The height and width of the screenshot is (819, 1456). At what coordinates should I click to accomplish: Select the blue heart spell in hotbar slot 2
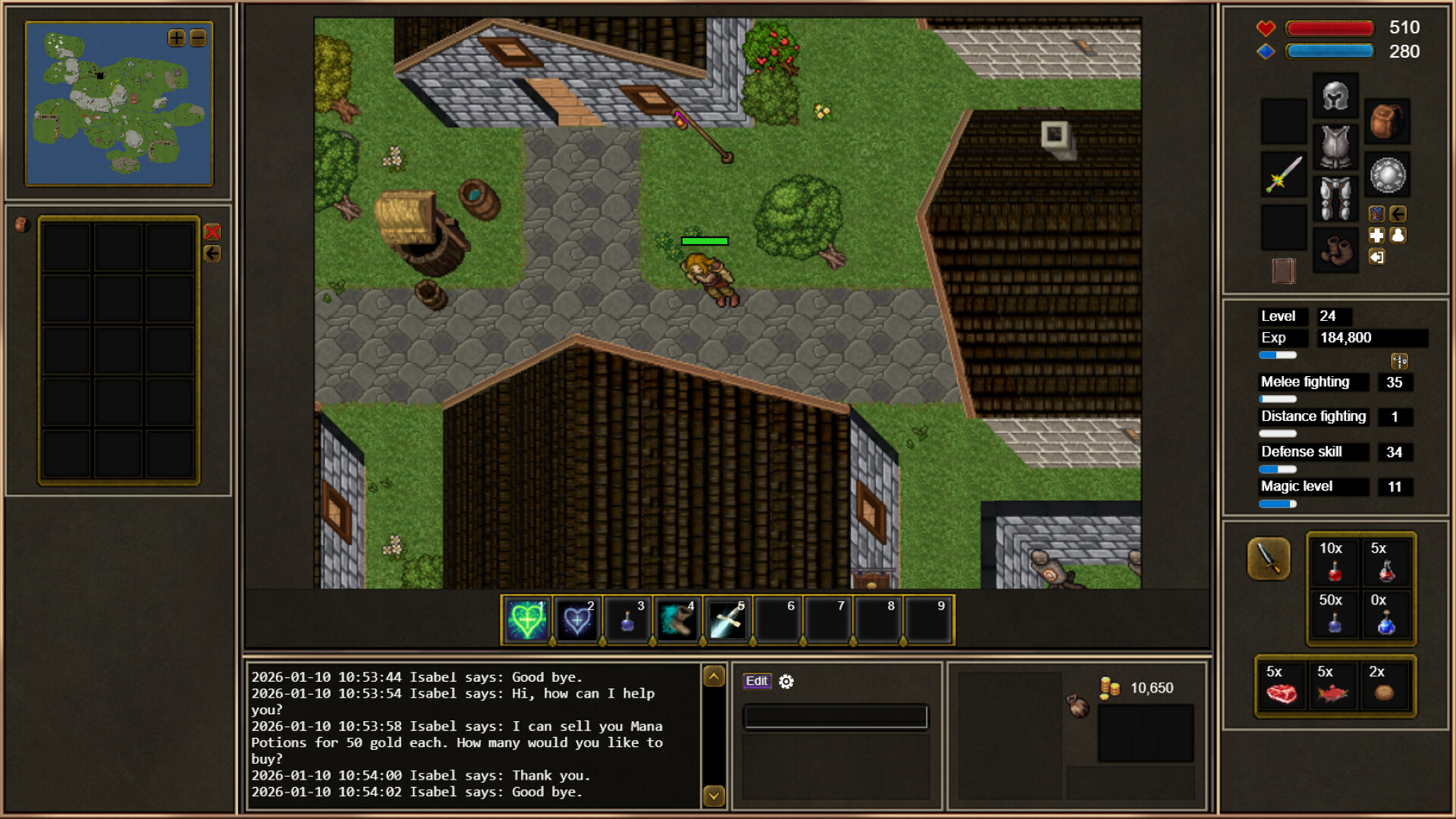pyautogui.click(x=576, y=620)
